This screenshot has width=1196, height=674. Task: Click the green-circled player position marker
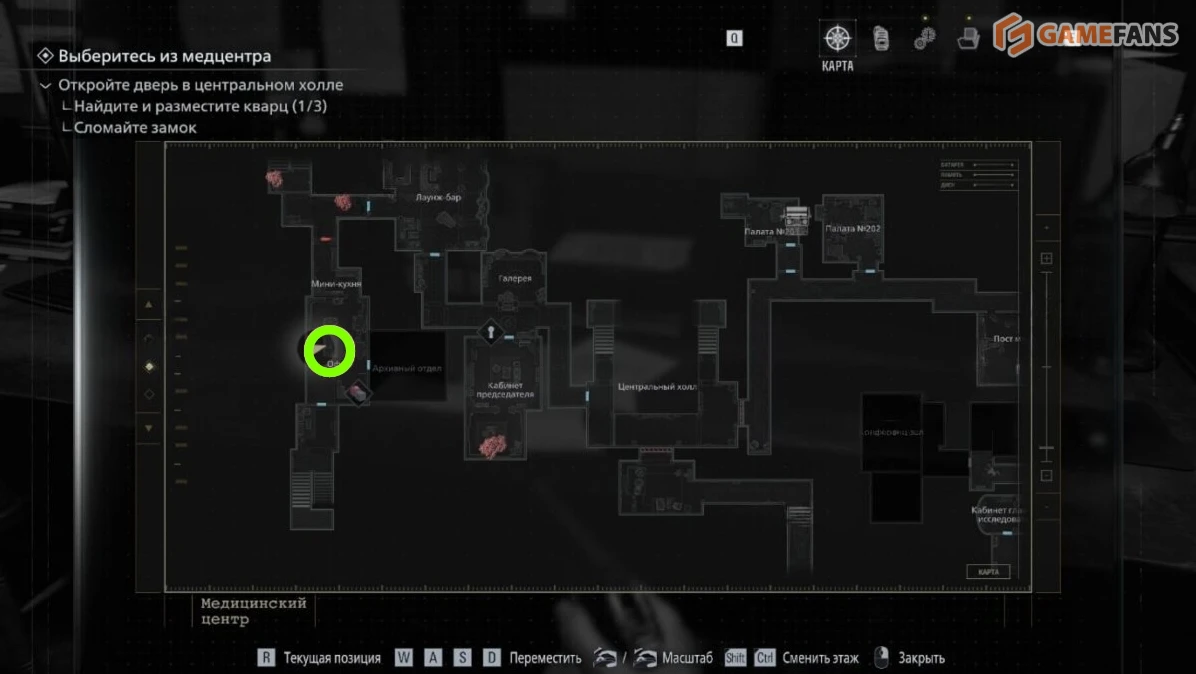coord(329,351)
